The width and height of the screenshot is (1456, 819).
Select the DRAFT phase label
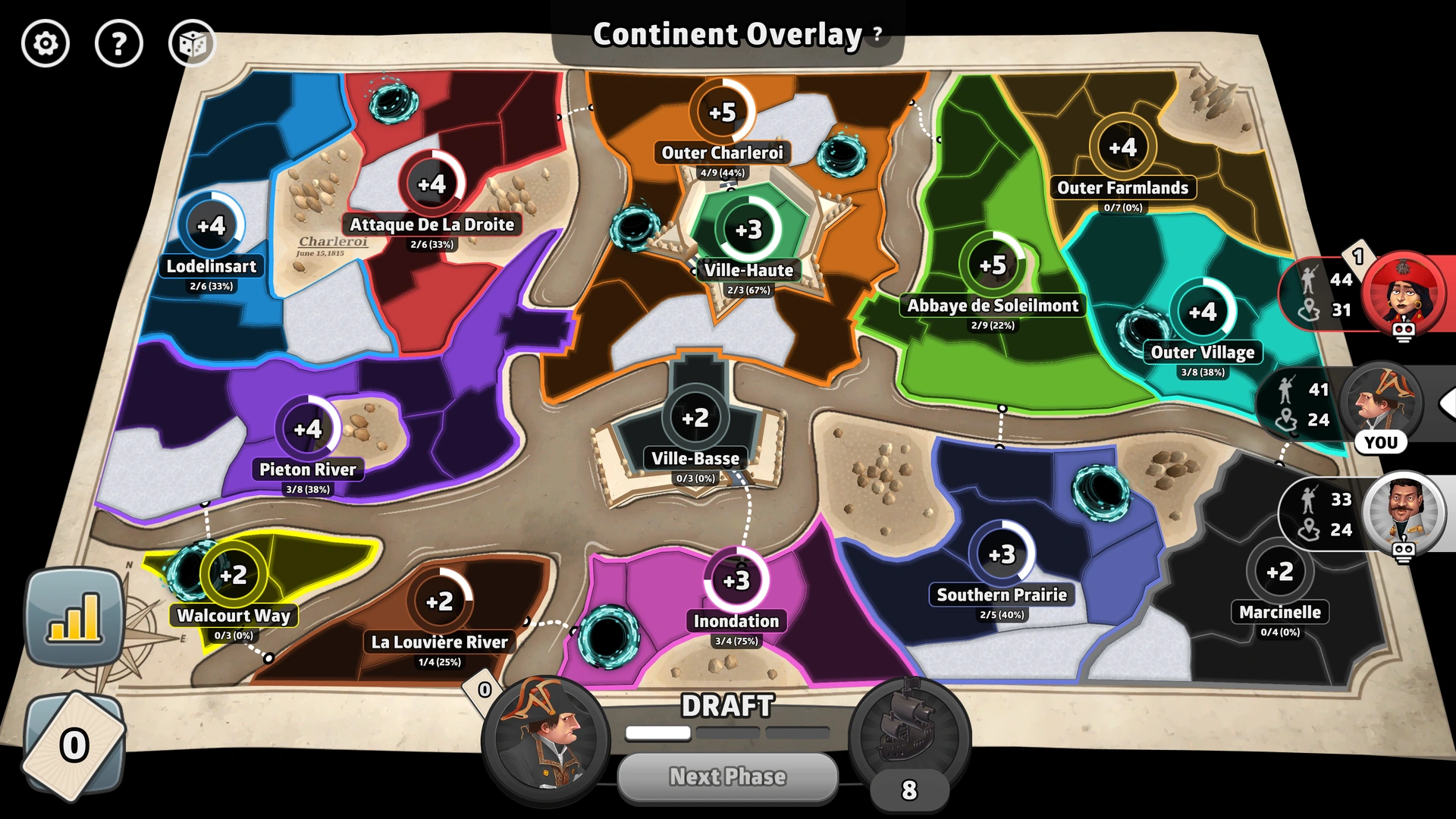[x=727, y=707]
